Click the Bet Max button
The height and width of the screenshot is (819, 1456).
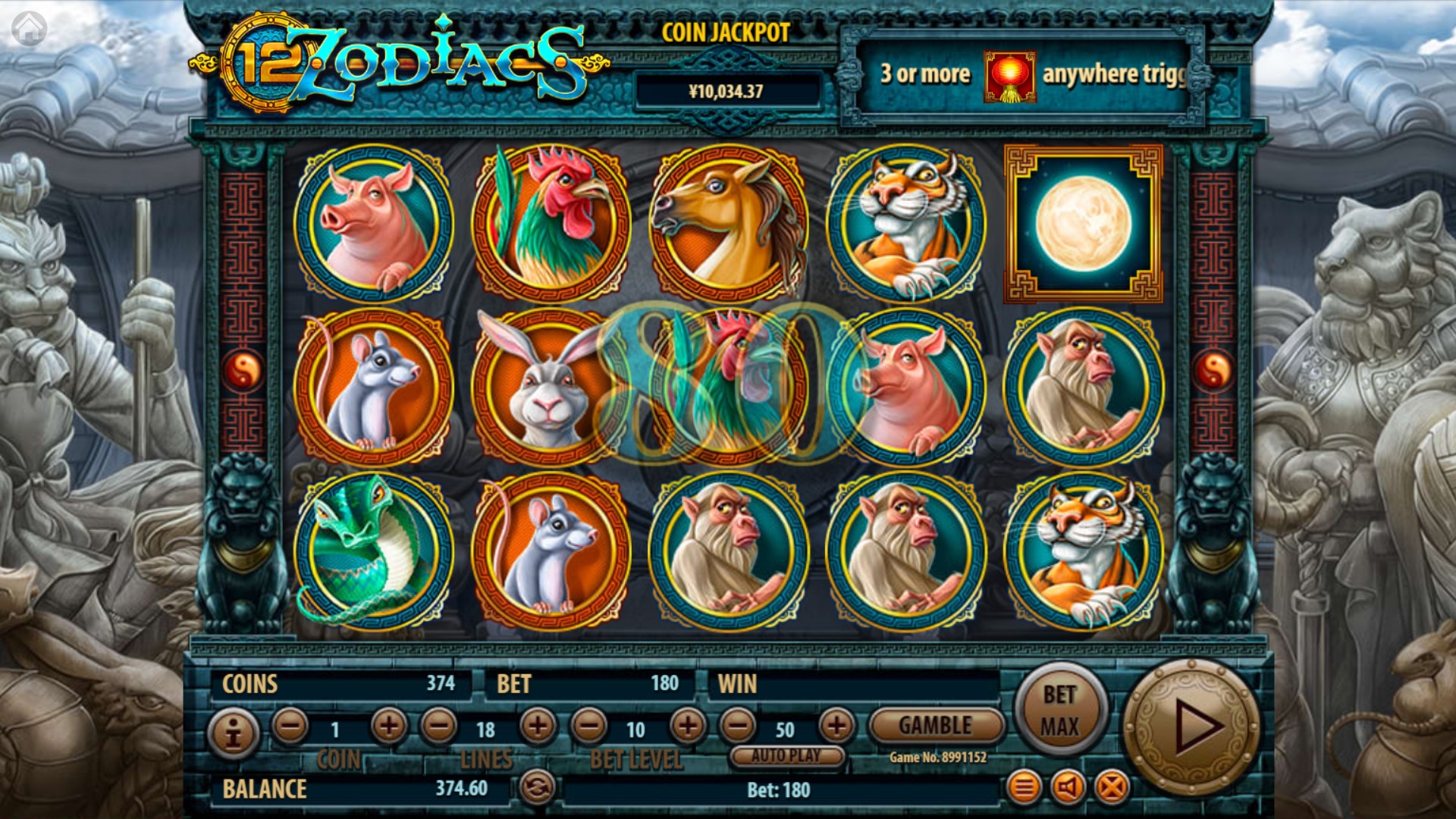tap(1059, 711)
